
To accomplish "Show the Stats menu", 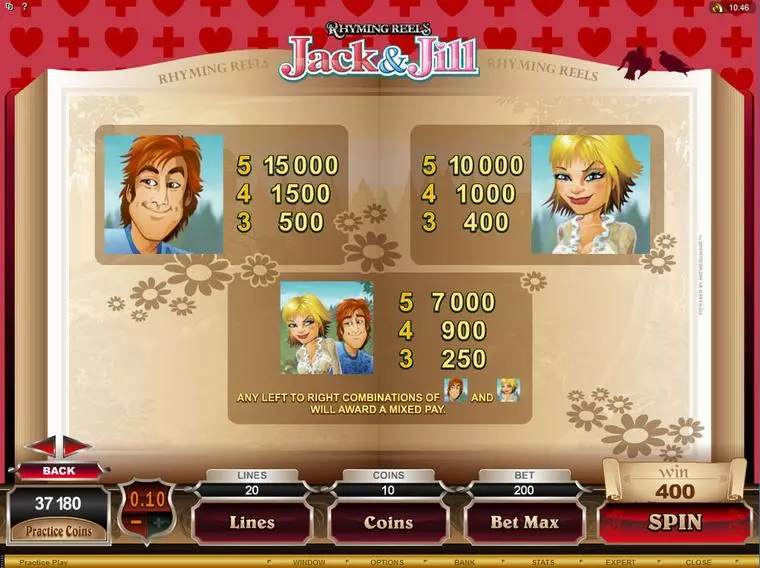I will click(x=543, y=562).
